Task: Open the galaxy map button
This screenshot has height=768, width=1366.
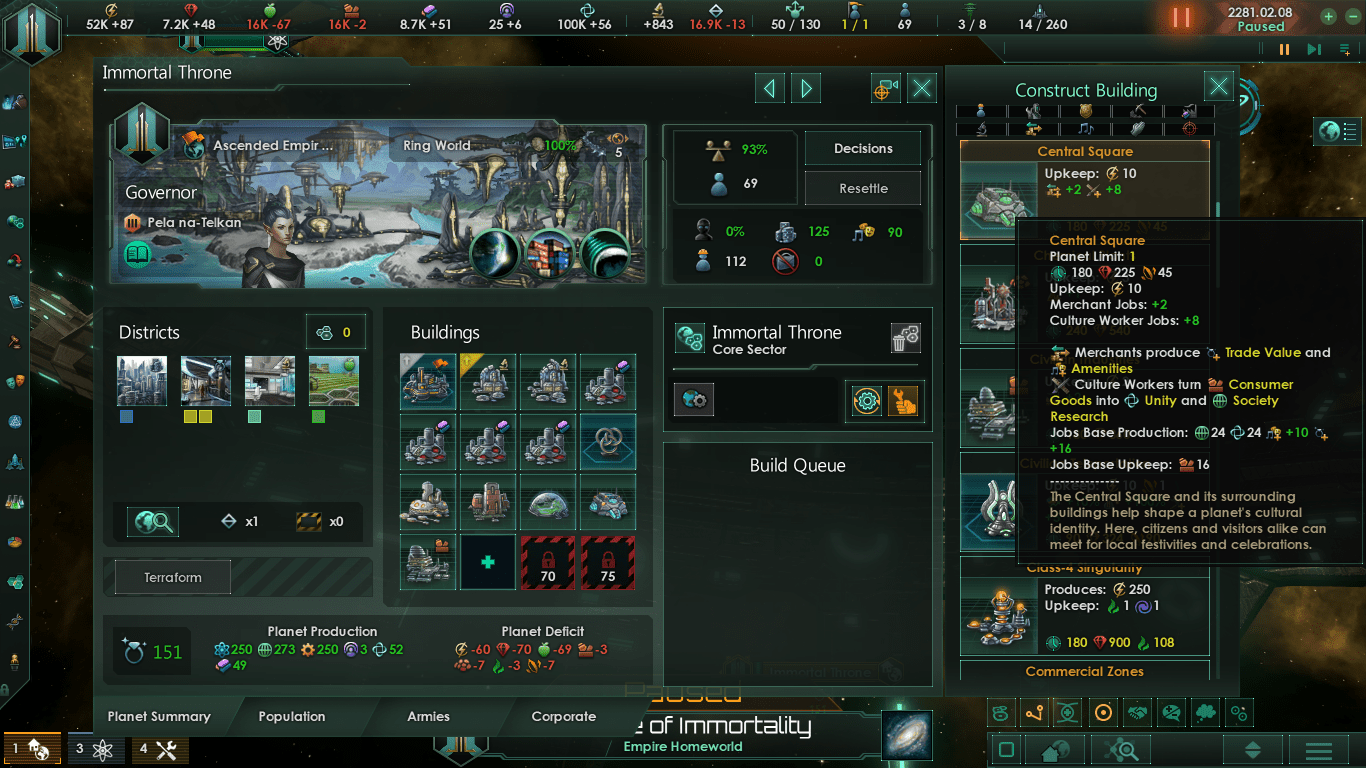Action: (907, 735)
